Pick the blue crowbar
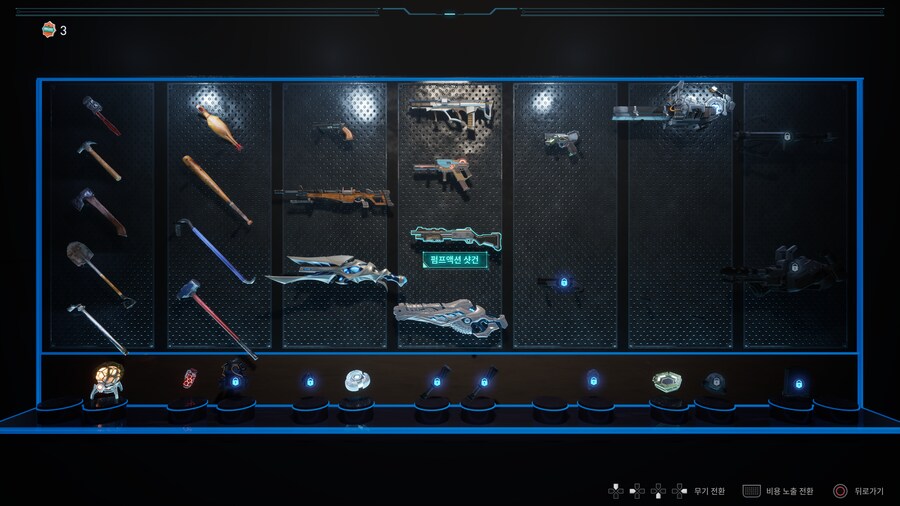Image resolution: width=900 pixels, height=506 pixels. point(214,250)
